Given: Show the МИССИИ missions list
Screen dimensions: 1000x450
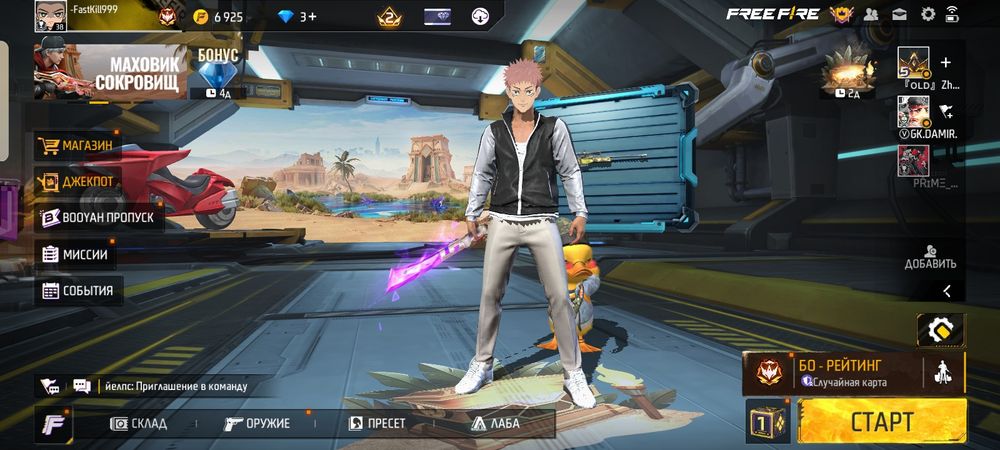Looking at the screenshot, I should 75,254.
